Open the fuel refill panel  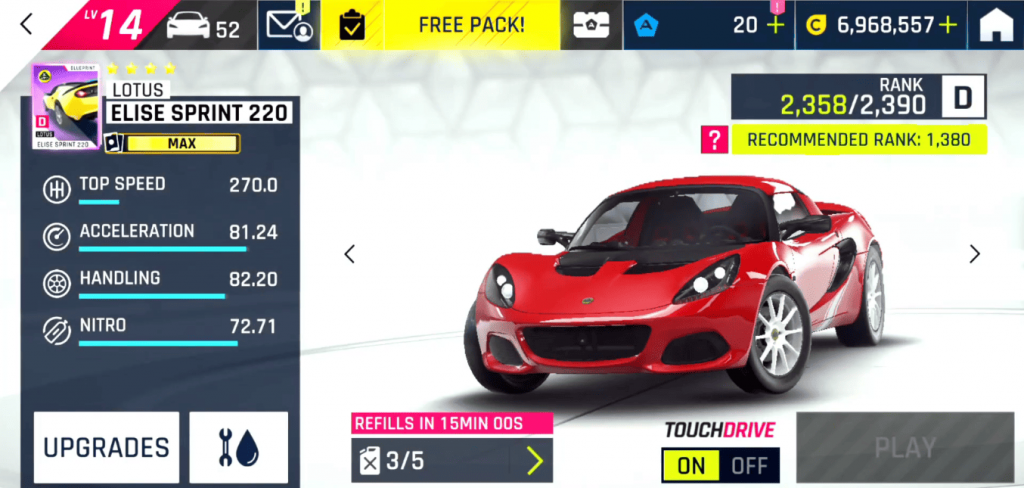coord(451,460)
